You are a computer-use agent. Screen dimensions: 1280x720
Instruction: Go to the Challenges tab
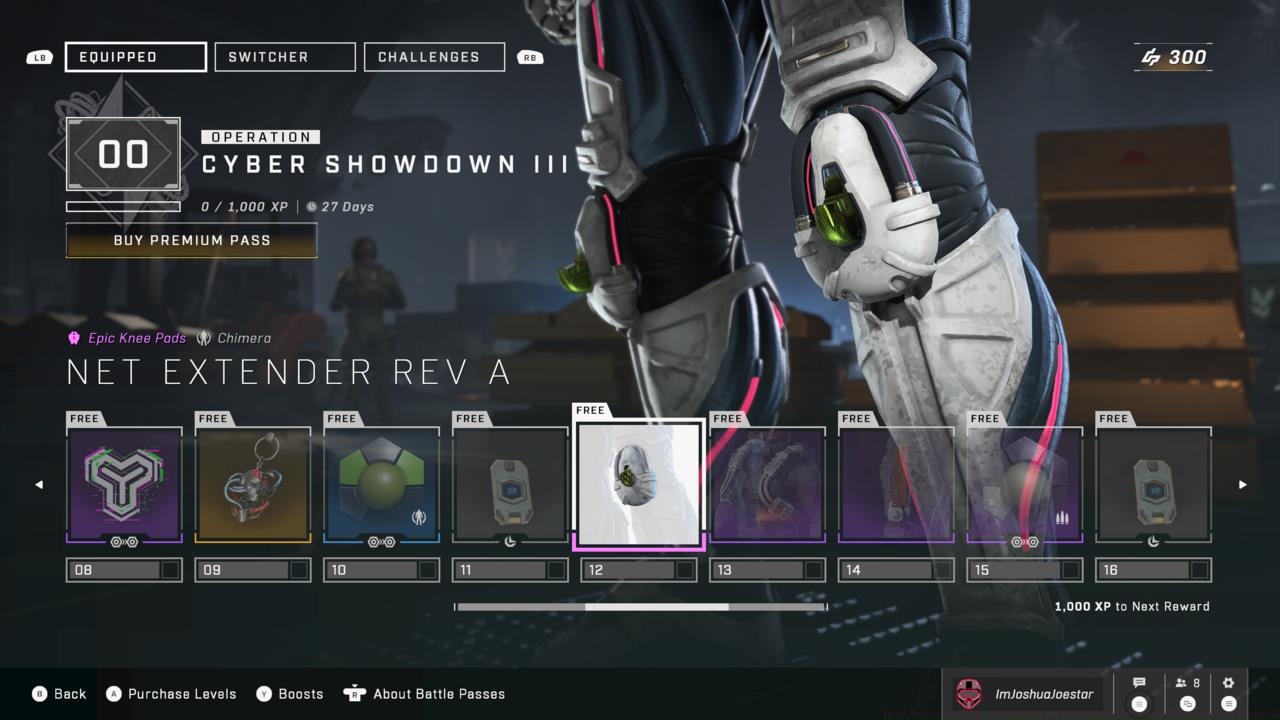434,57
